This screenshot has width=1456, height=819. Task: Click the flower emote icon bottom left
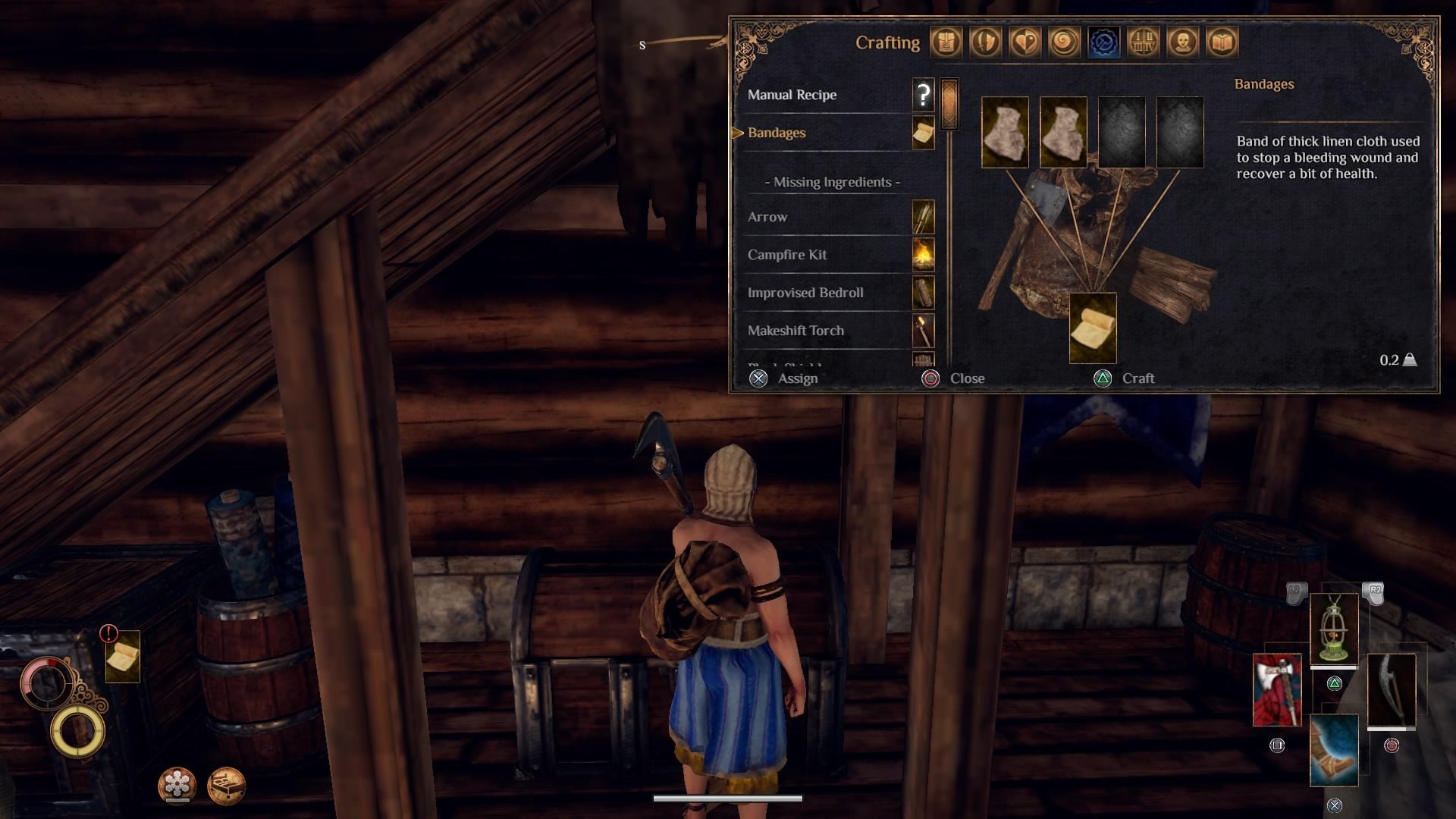click(x=175, y=787)
